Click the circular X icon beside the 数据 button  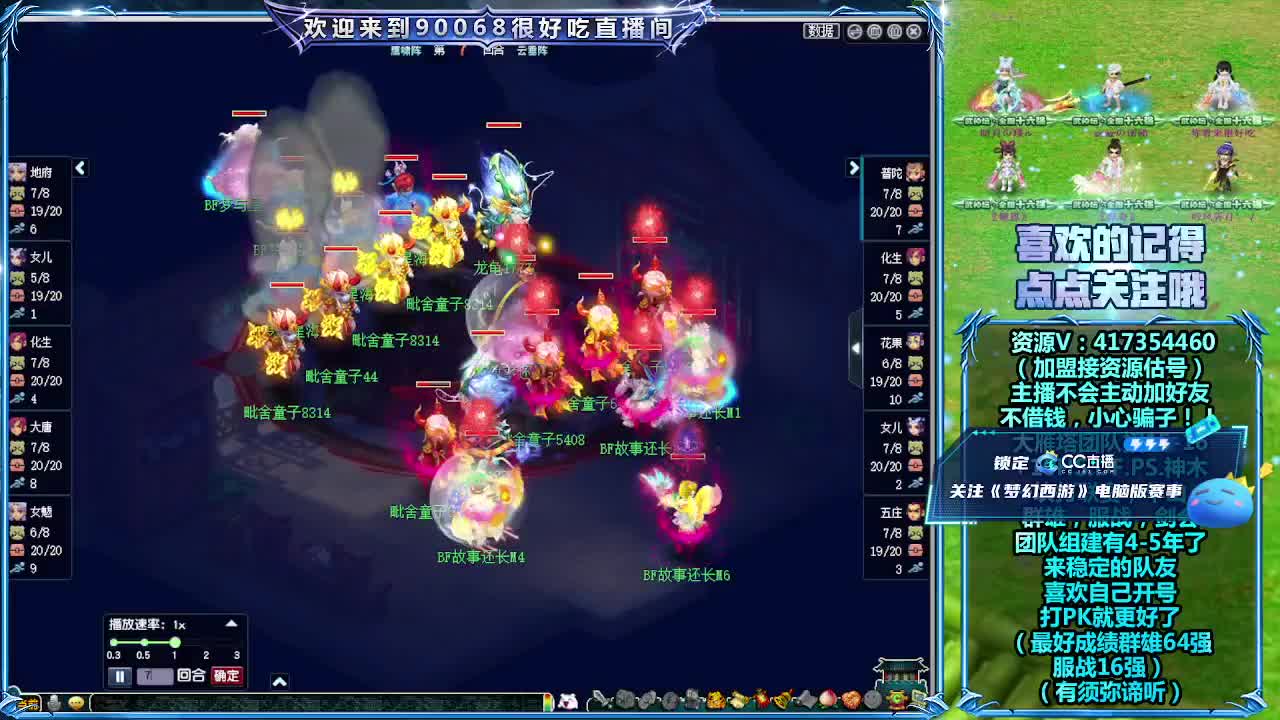pos(914,31)
